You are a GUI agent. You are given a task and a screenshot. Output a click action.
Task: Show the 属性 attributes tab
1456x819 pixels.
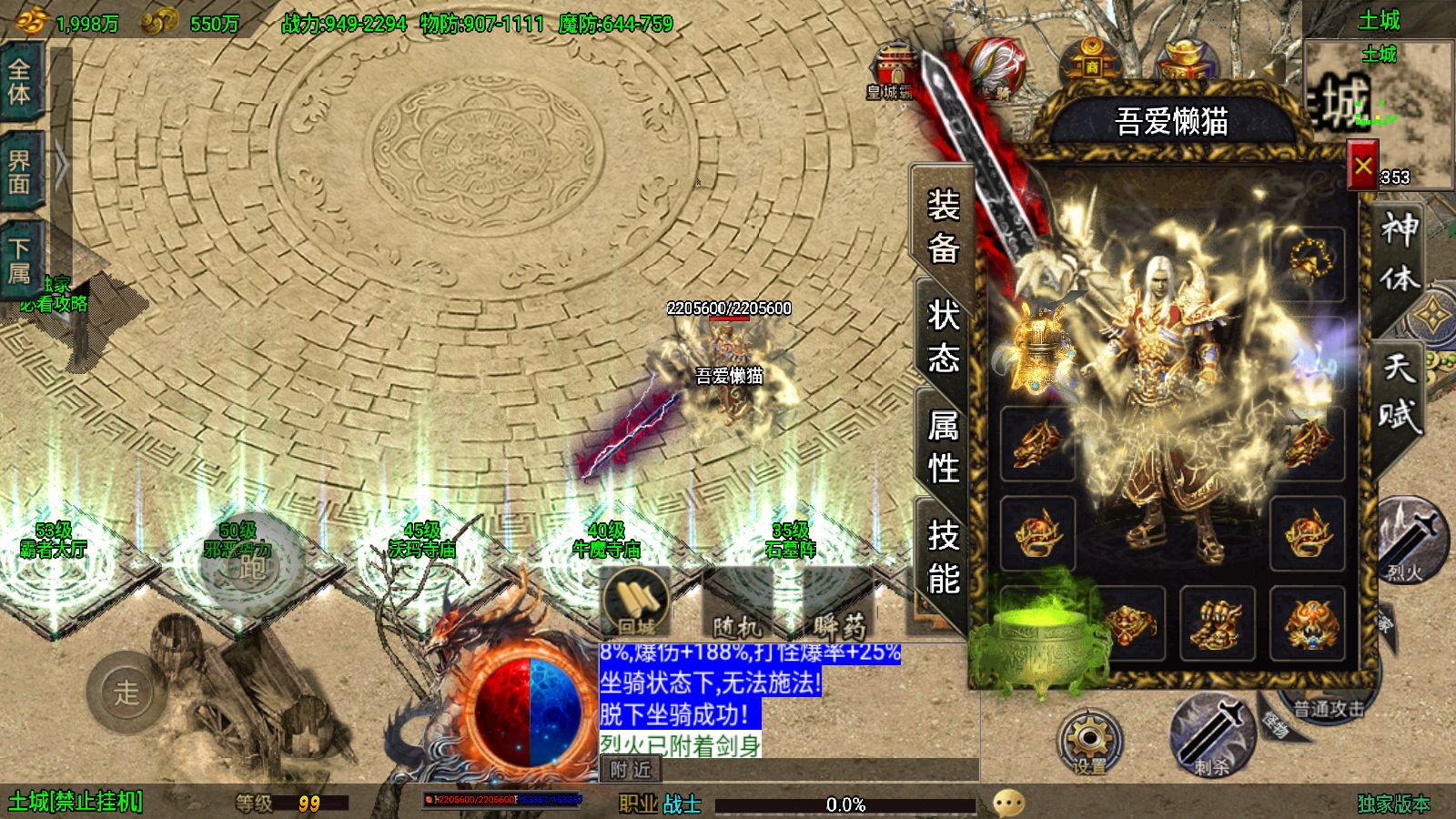[x=943, y=446]
